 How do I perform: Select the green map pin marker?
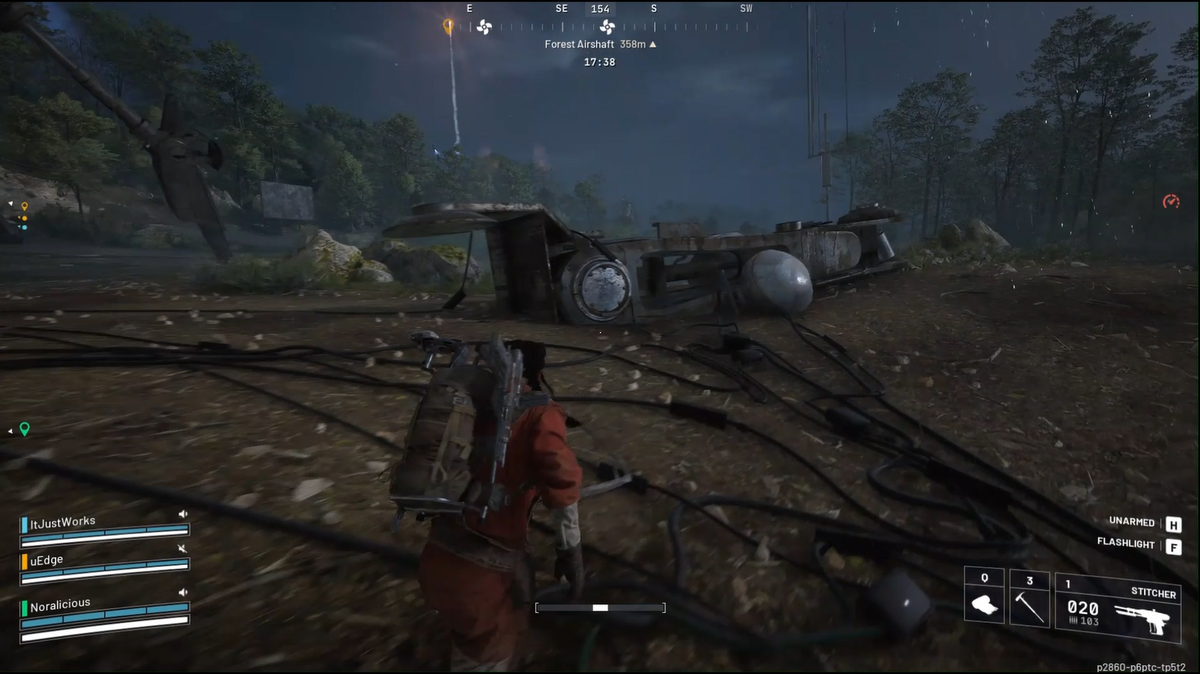point(24,429)
